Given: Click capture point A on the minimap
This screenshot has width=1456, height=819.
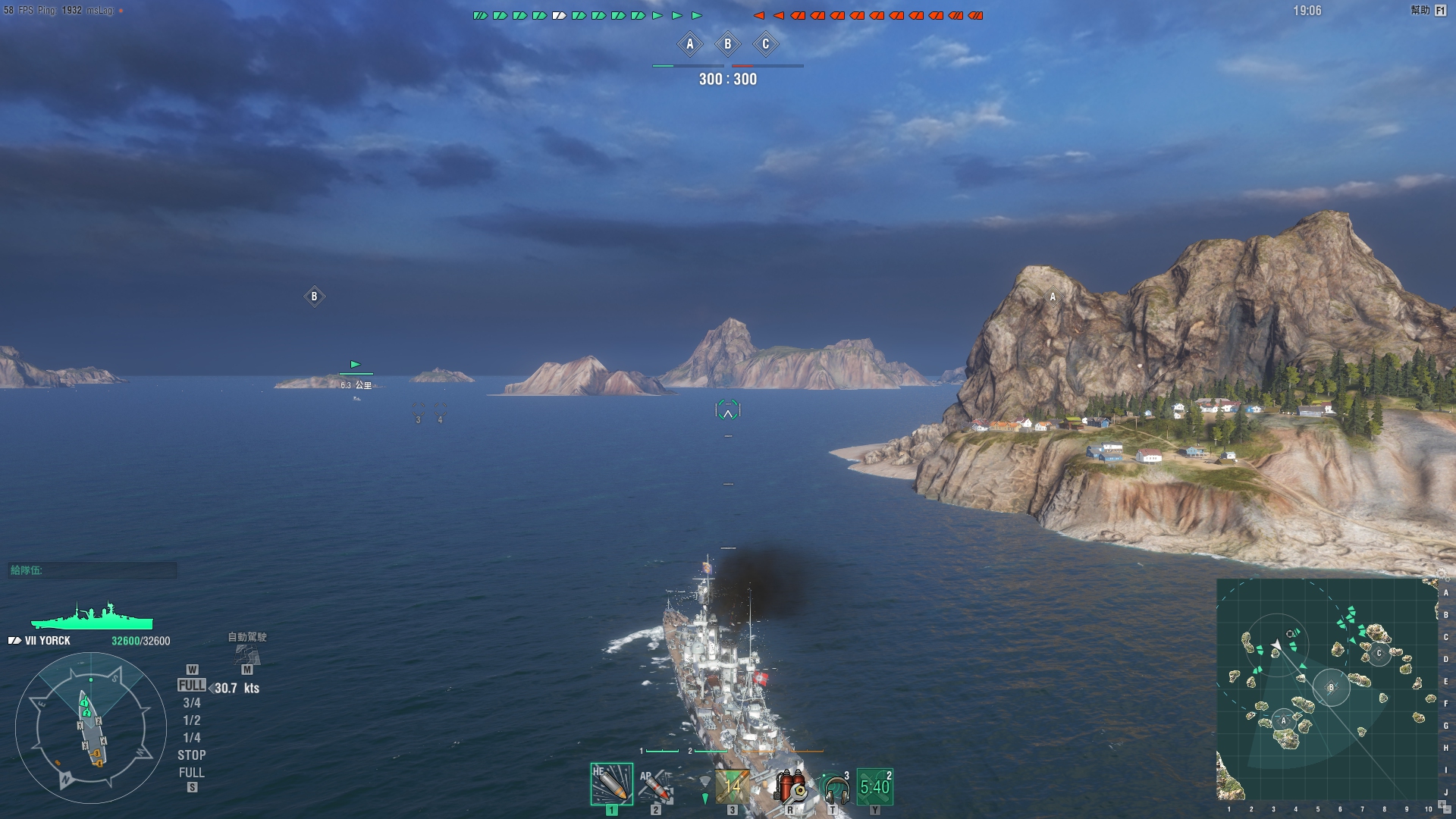Looking at the screenshot, I should [x=1283, y=720].
